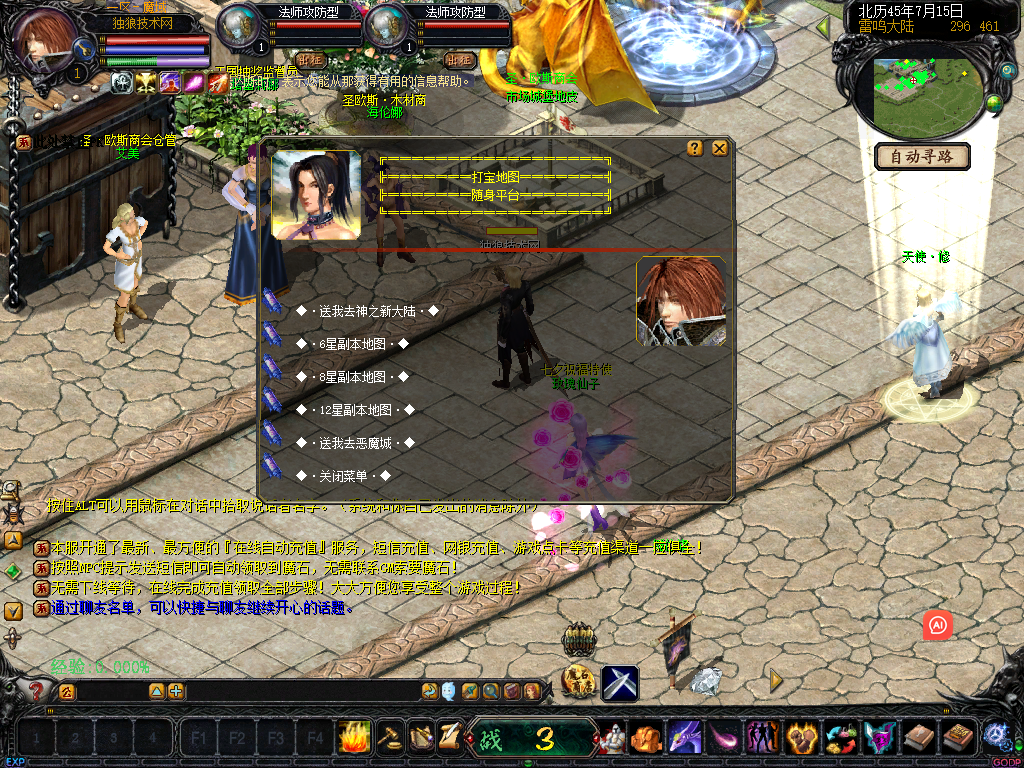Click 关闭菜单 to close the menu
Viewport: 1024px width, 768px height.
pos(342,476)
